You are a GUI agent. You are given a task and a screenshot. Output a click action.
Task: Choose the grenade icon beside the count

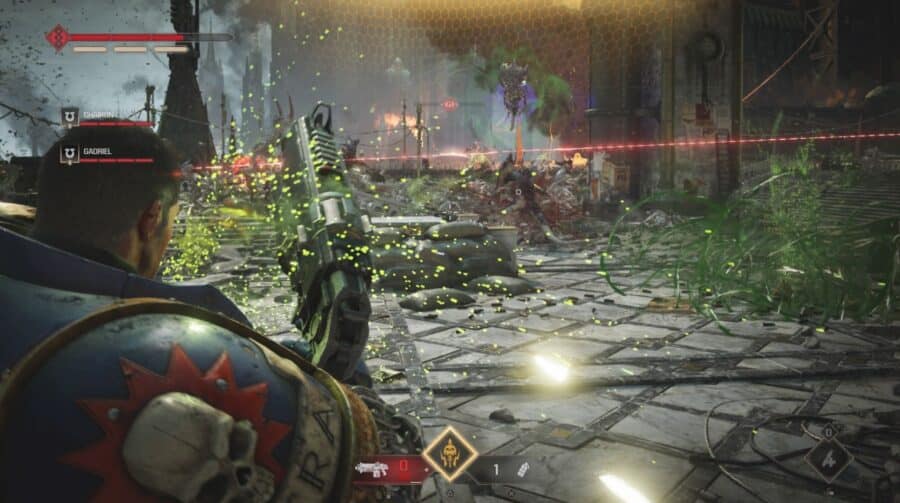tap(521, 469)
